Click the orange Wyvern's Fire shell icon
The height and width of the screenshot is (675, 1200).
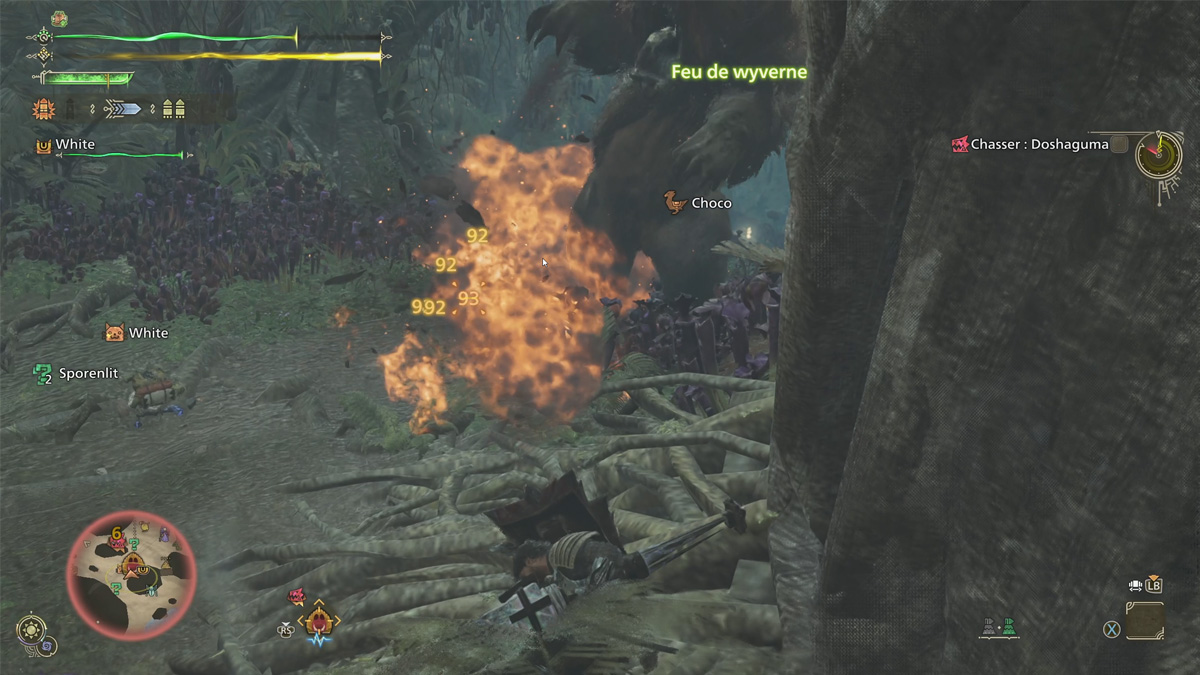click(44, 108)
